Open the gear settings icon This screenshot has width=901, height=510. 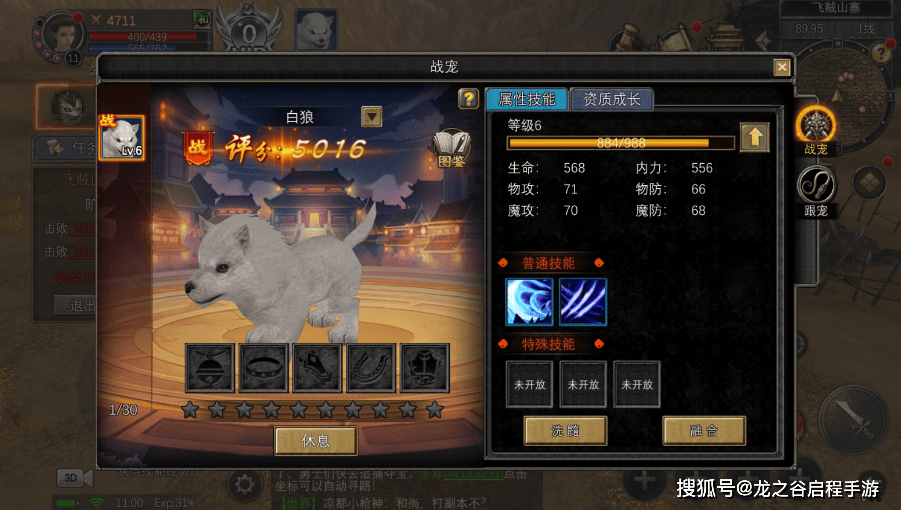(243, 486)
